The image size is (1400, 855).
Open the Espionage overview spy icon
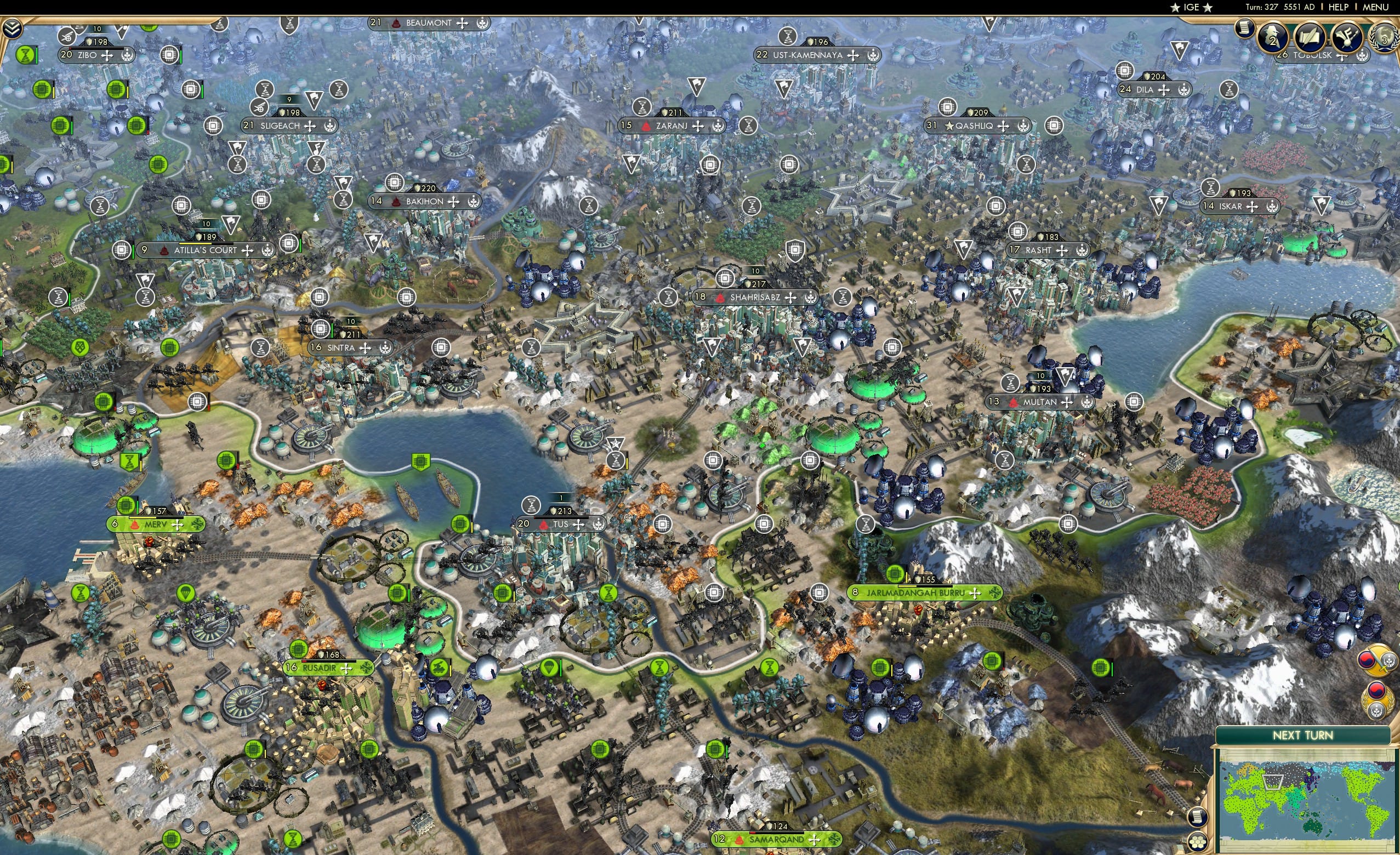click(x=1273, y=37)
